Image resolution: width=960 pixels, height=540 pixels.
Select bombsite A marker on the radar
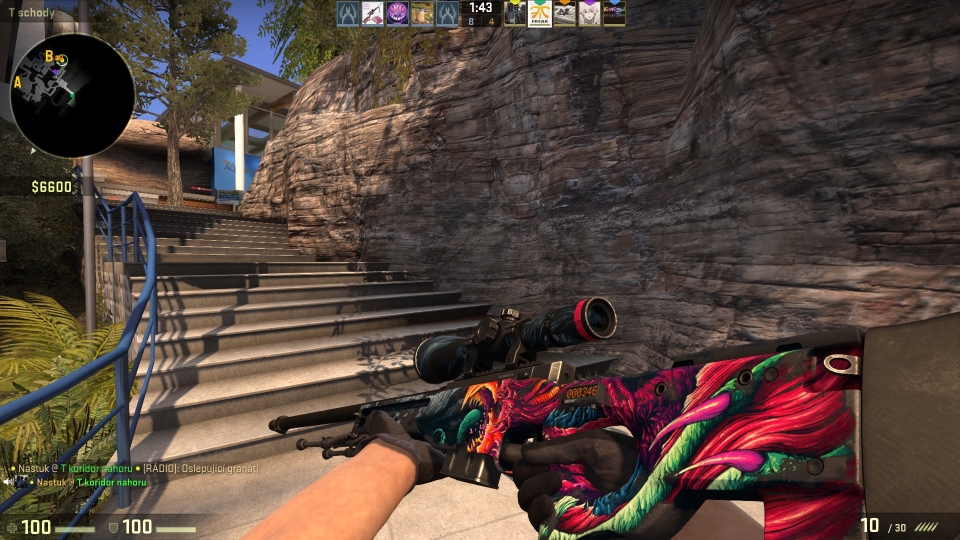click(x=18, y=82)
